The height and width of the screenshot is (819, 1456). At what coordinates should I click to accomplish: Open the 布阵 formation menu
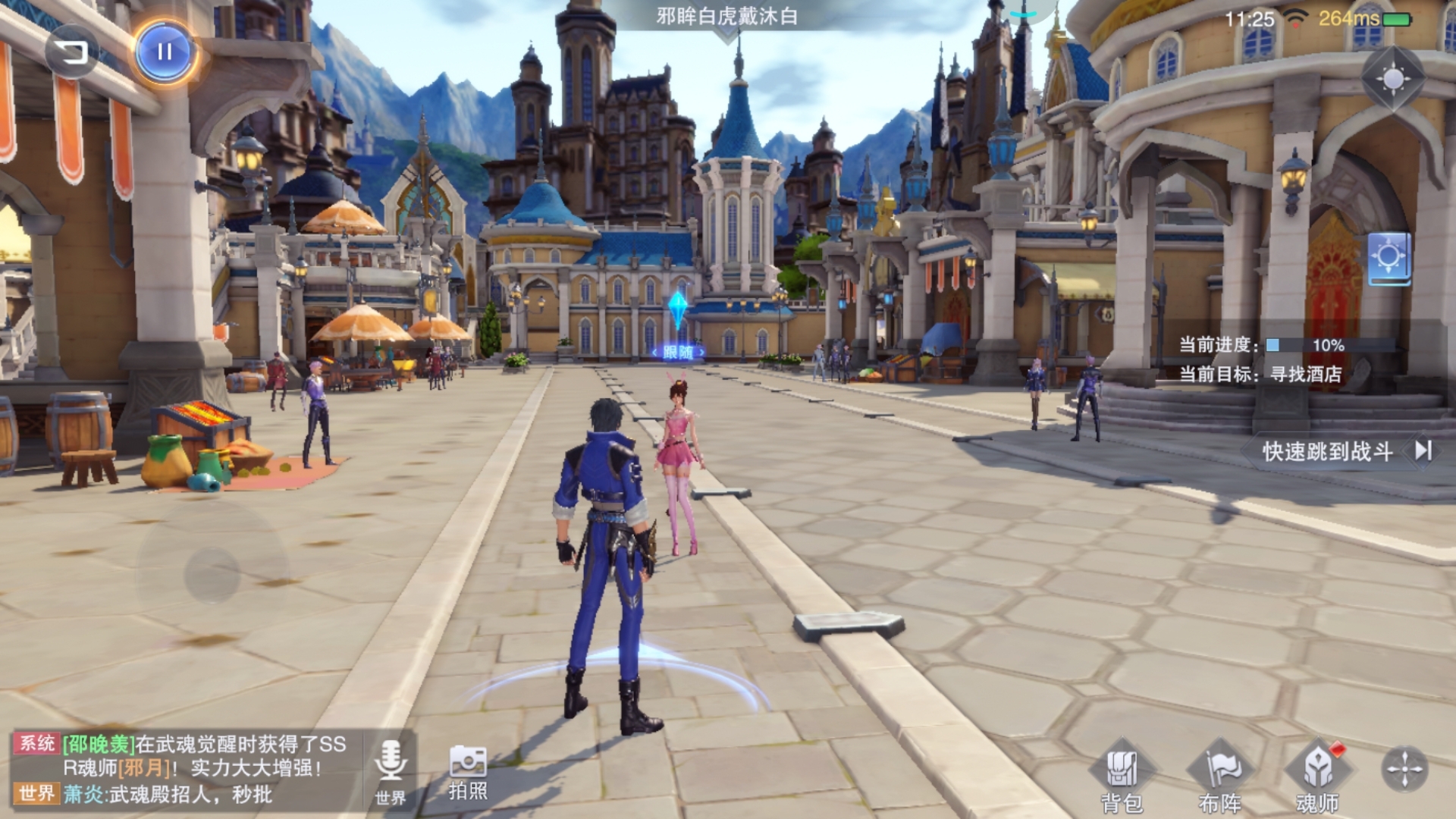coord(1219,776)
